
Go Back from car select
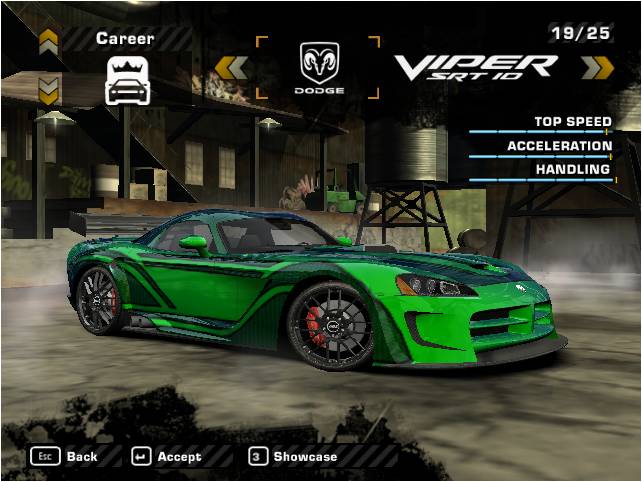tap(65, 456)
